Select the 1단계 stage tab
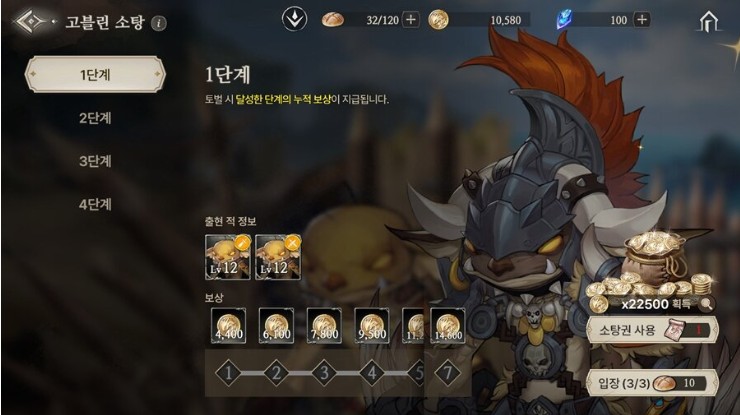740x415 pixels. point(95,74)
